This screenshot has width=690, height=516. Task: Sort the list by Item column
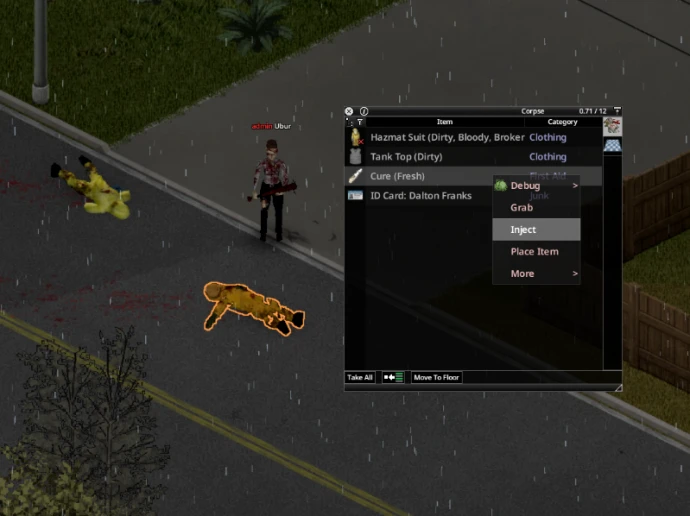click(444, 122)
